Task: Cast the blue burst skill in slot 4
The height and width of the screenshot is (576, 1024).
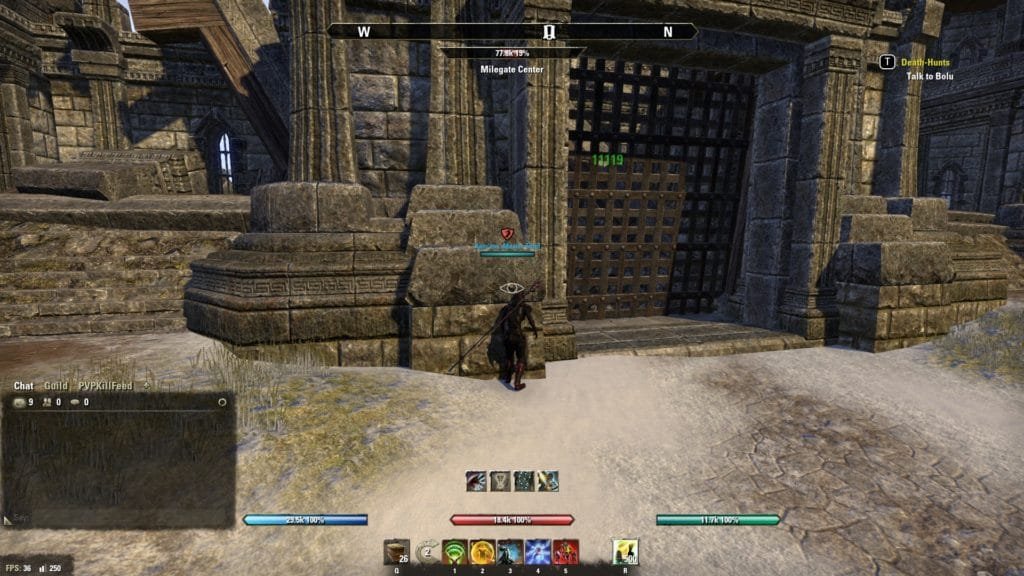Action: pos(537,552)
